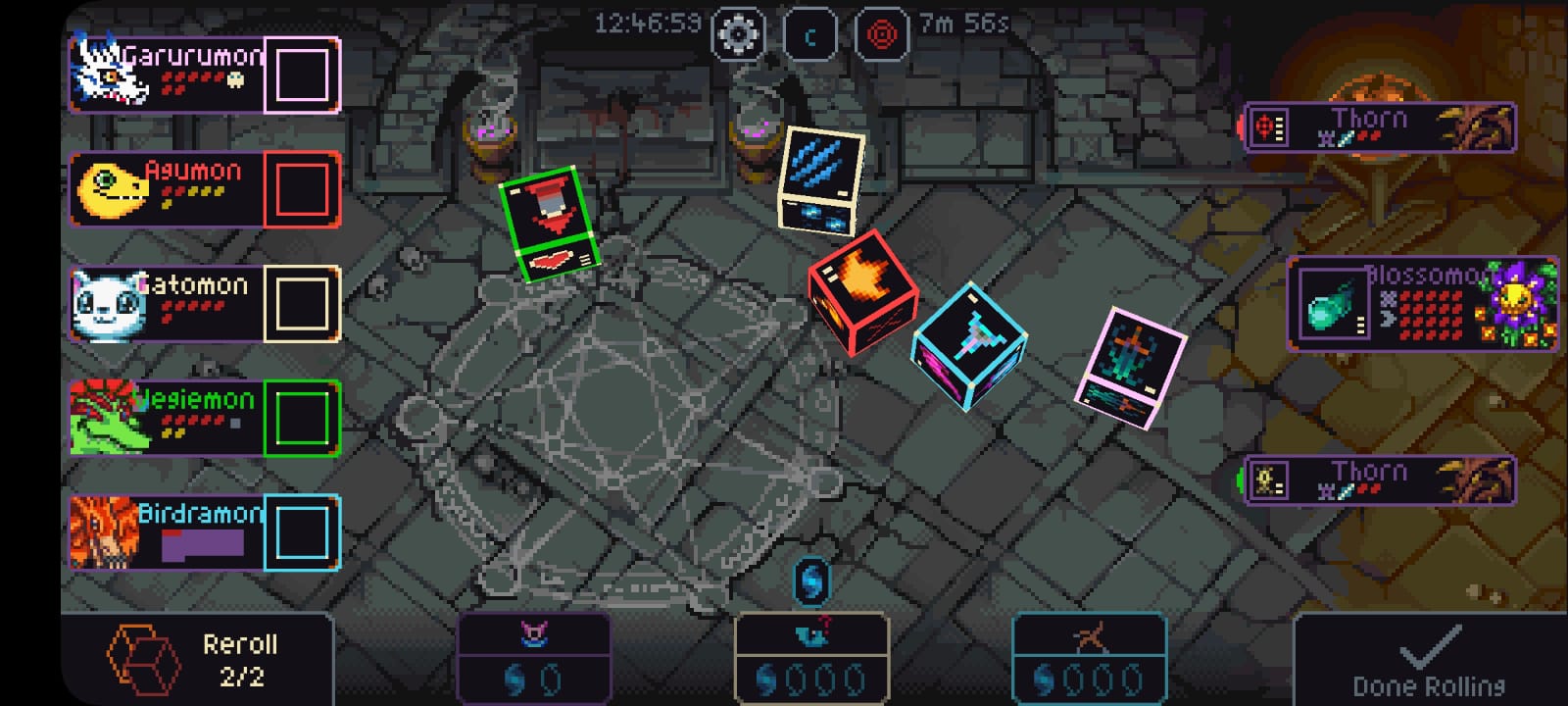Reroll the dice

[196, 659]
